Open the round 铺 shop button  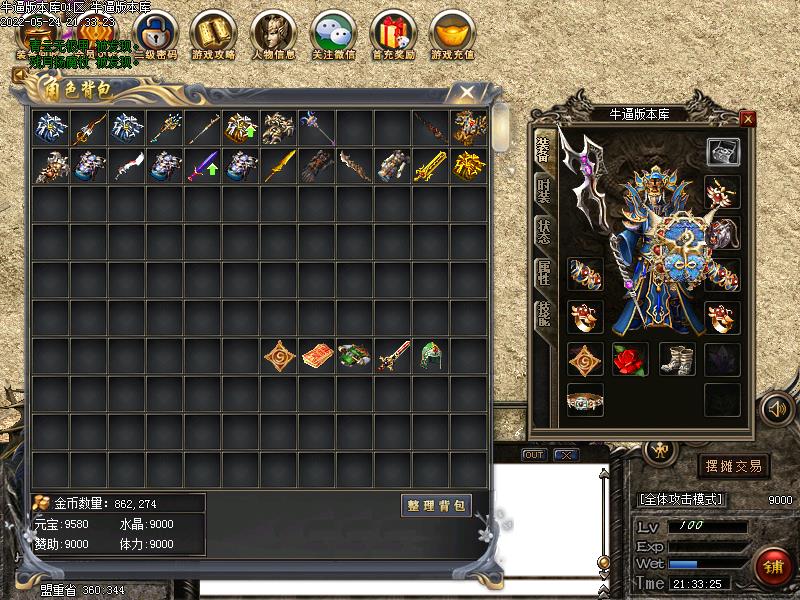773,567
